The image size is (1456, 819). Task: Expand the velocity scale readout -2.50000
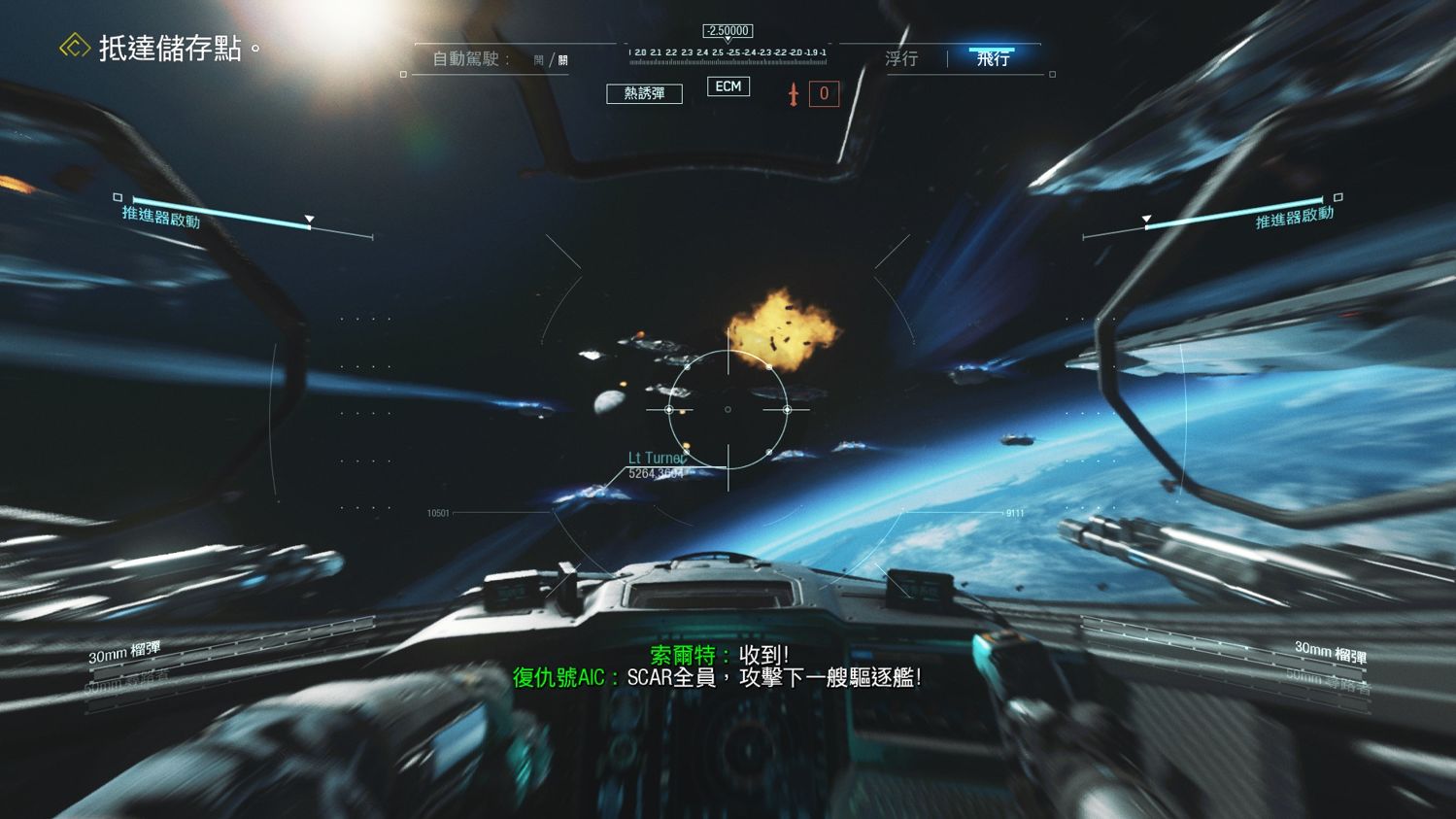coord(727,30)
